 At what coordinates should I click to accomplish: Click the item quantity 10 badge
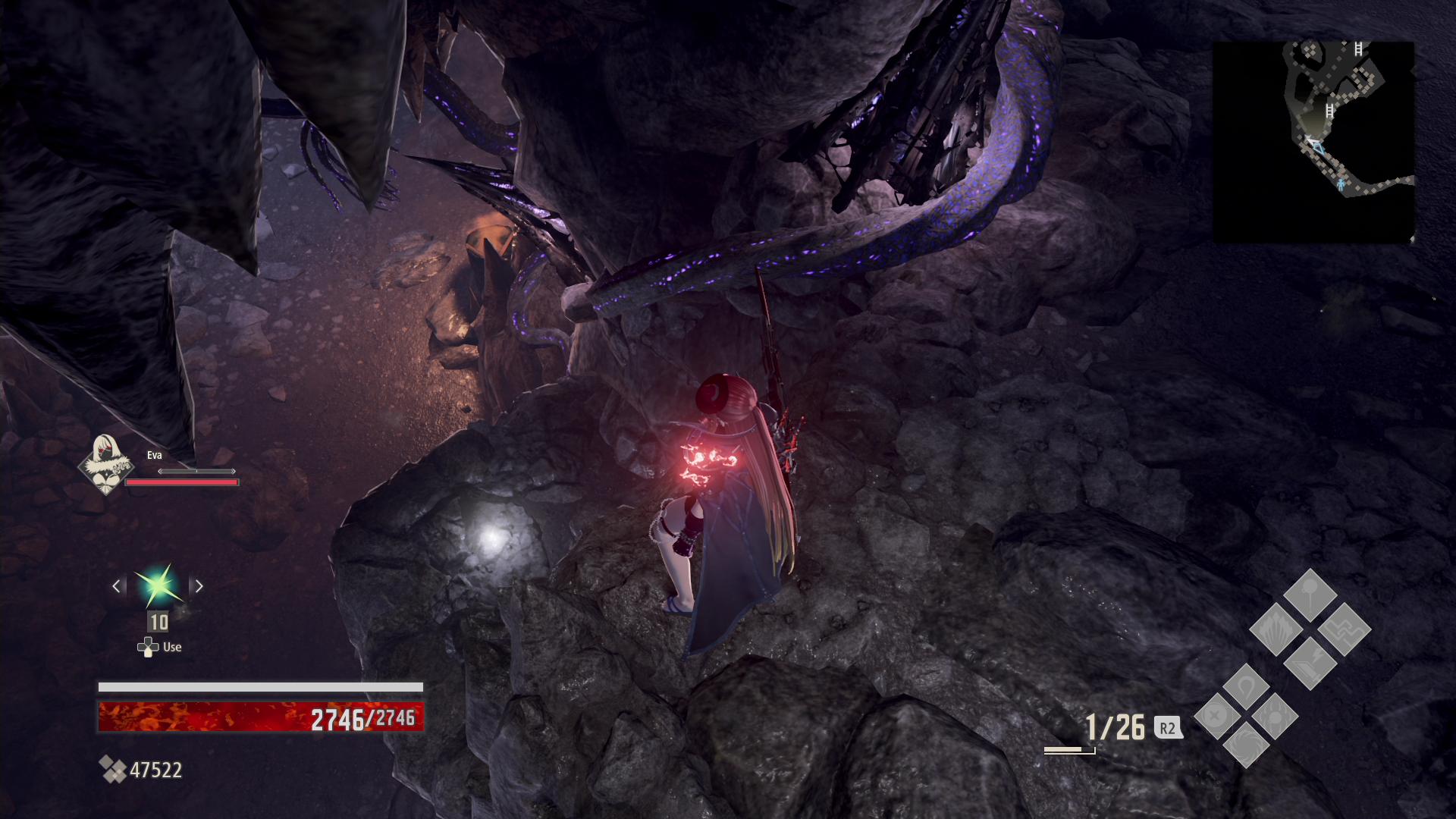pos(157,623)
